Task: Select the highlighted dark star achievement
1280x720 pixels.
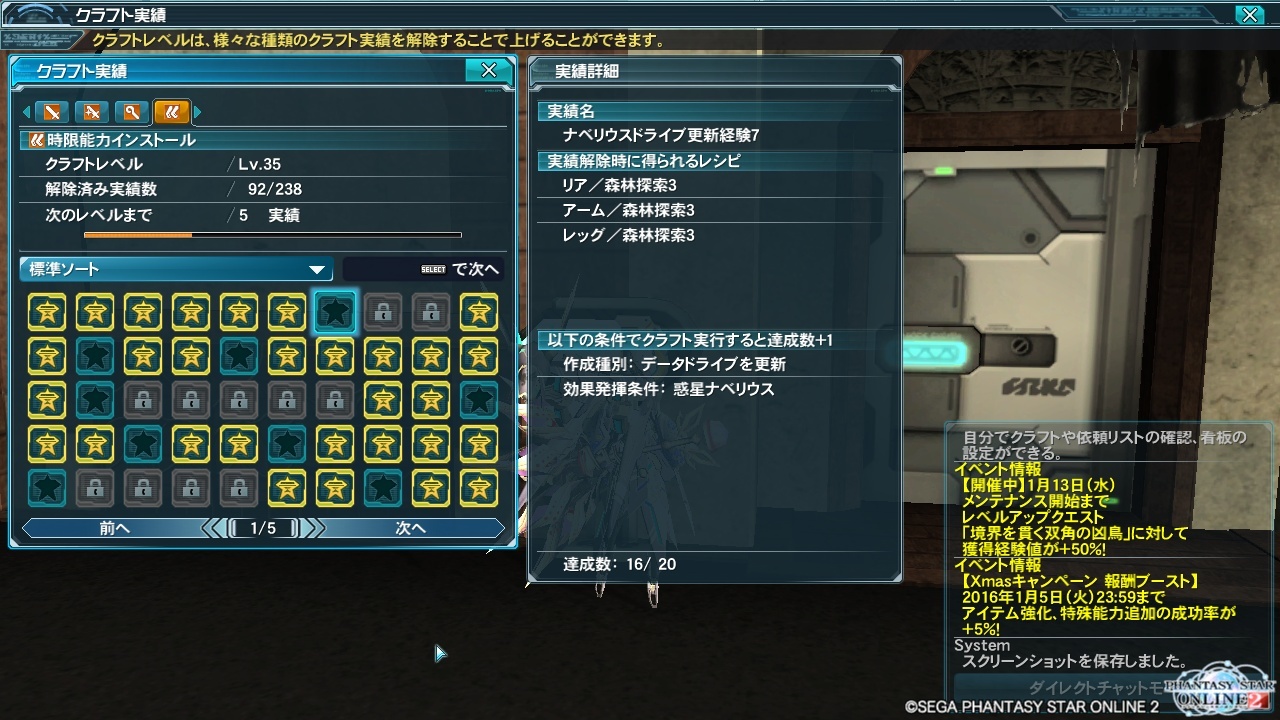Action: click(335, 311)
